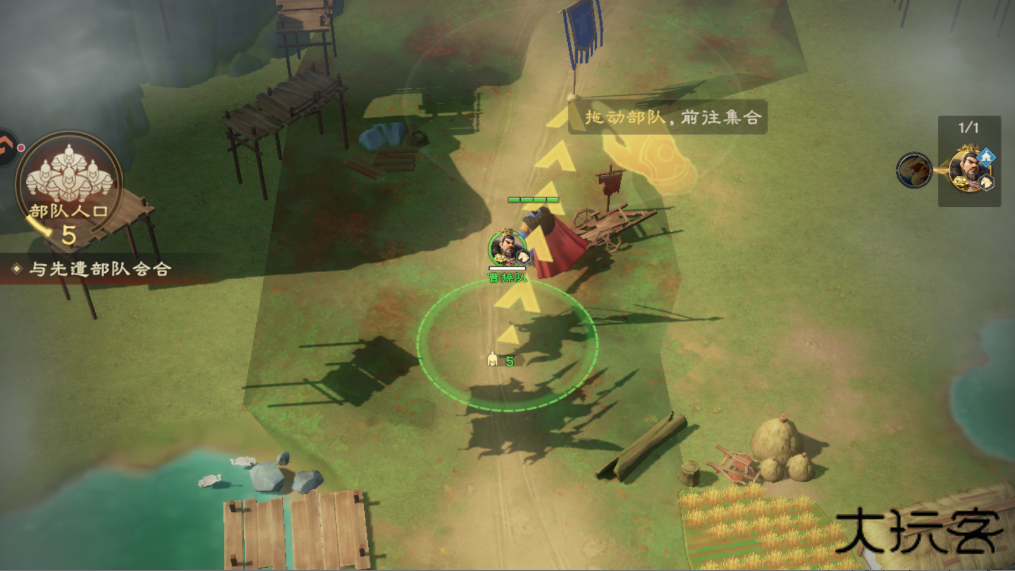Select the general portrait in the troop panel

coord(969,169)
